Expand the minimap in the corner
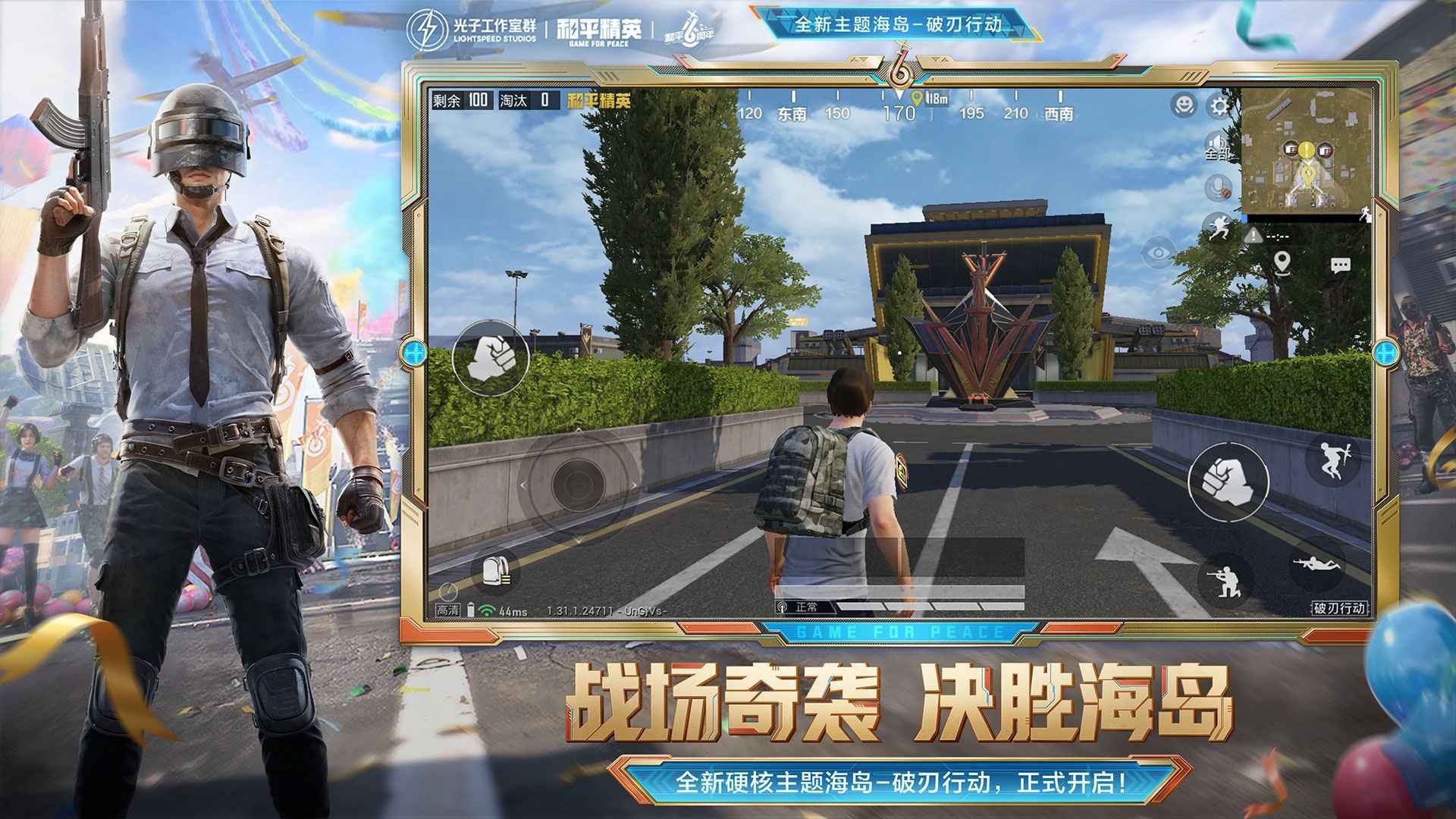1456x819 pixels. pyautogui.click(x=1309, y=149)
